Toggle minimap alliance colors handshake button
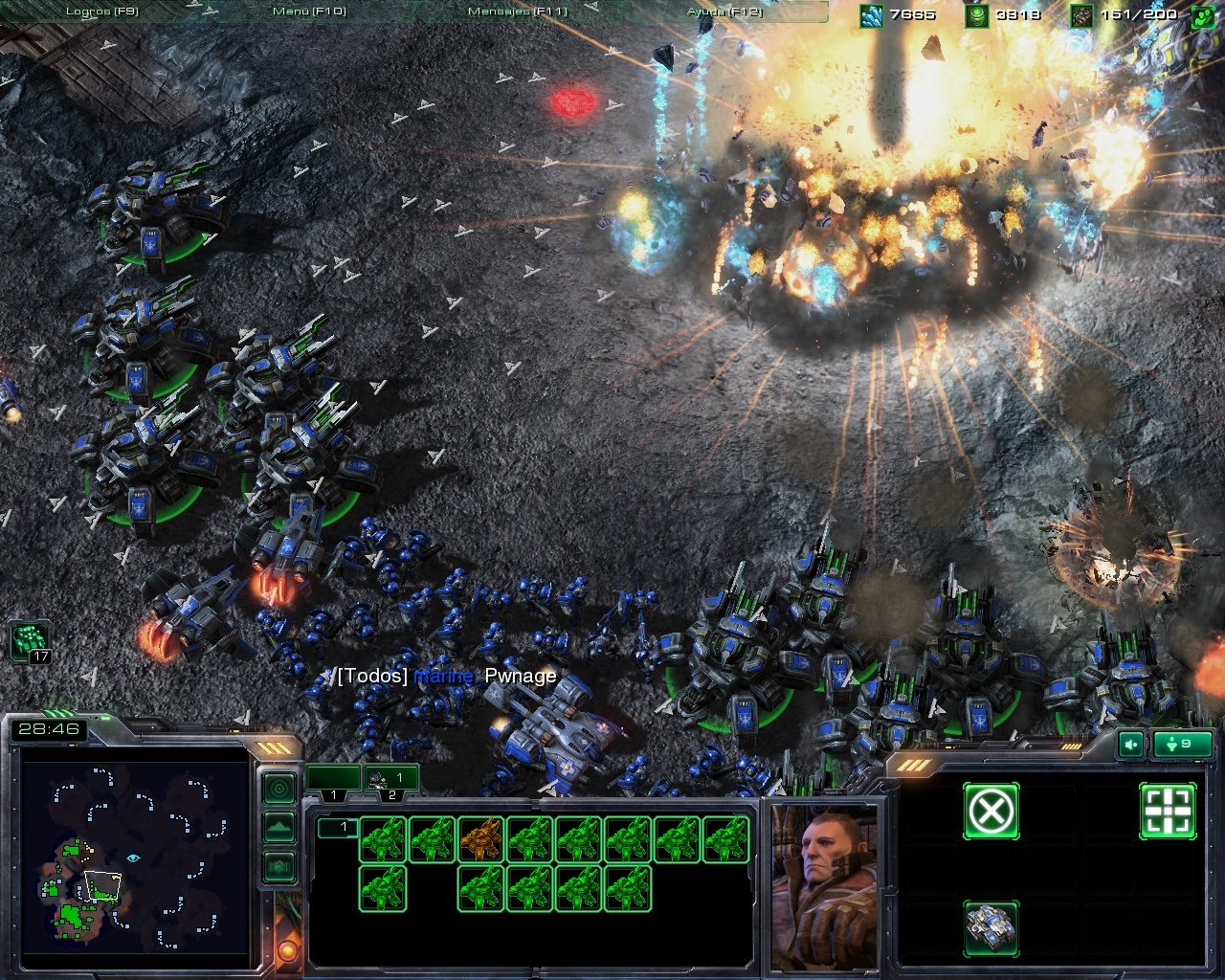 coord(278,866)
